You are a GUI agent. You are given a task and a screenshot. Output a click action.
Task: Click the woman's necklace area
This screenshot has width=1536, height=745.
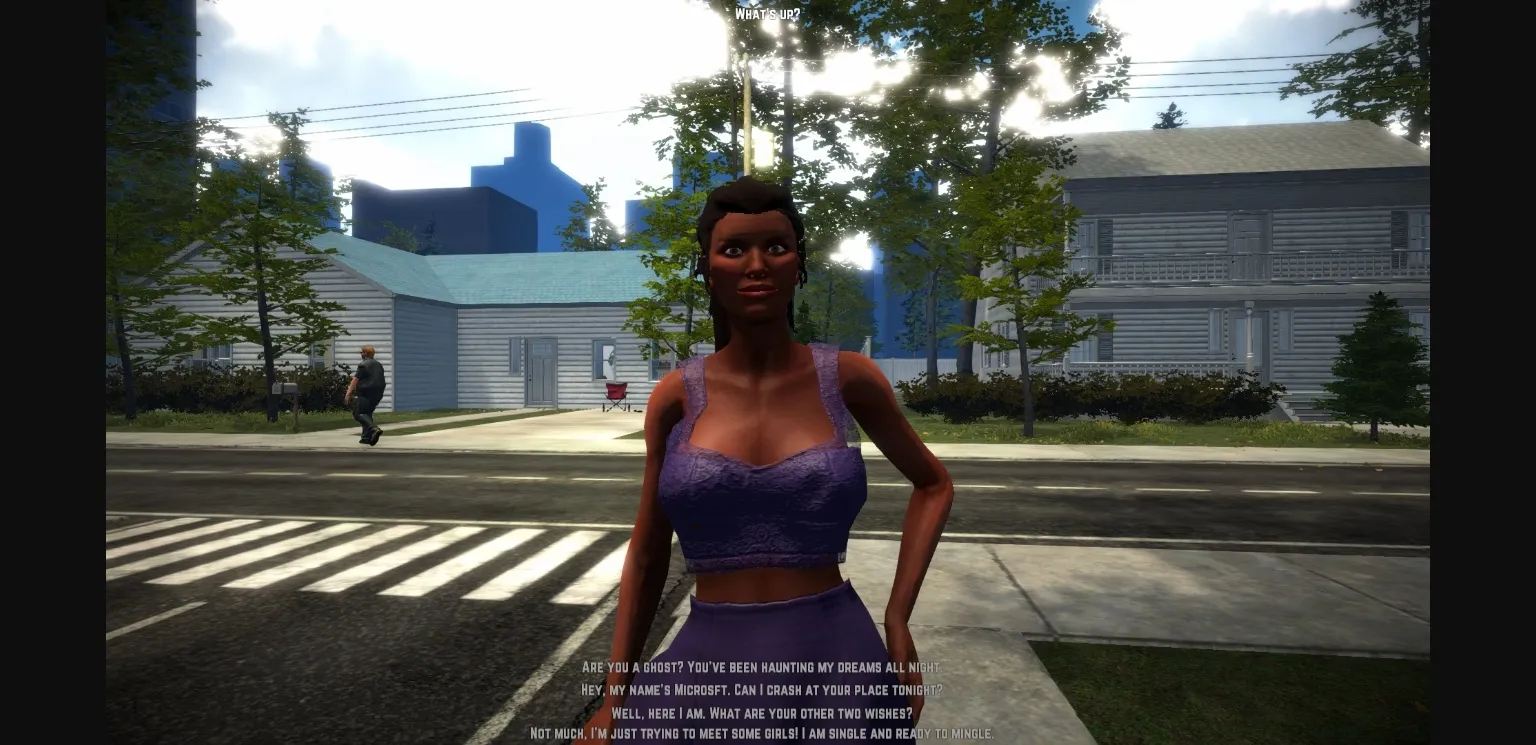pyautogui.click(x=760, y=380)
